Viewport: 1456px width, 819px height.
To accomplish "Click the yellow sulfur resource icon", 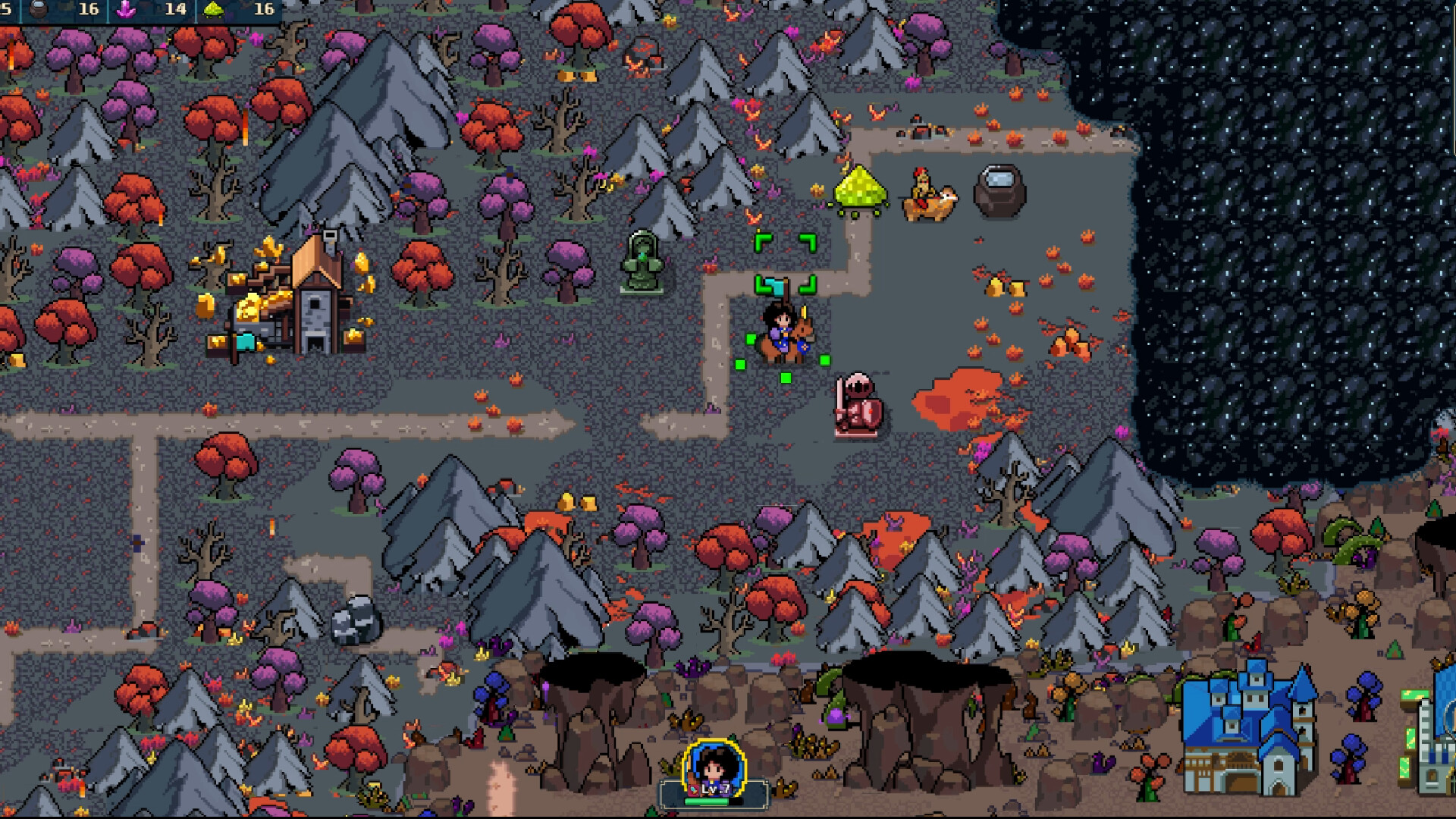I will pyautogui.click(x=213, y=10).
